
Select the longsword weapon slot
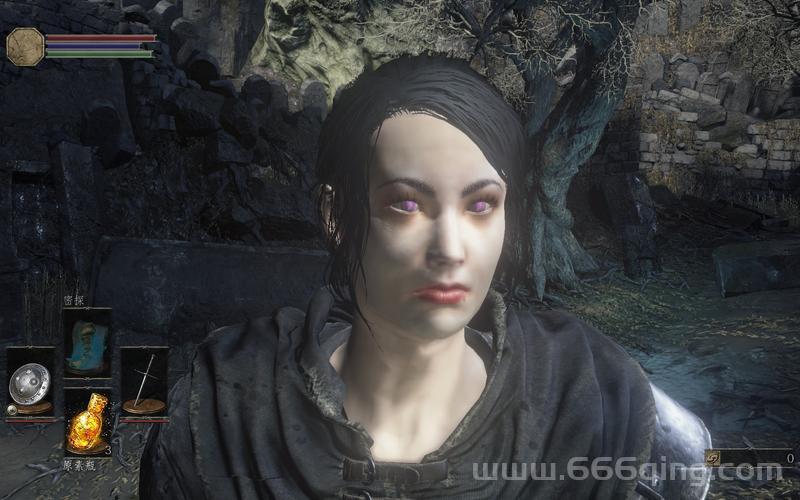point(144,382)
